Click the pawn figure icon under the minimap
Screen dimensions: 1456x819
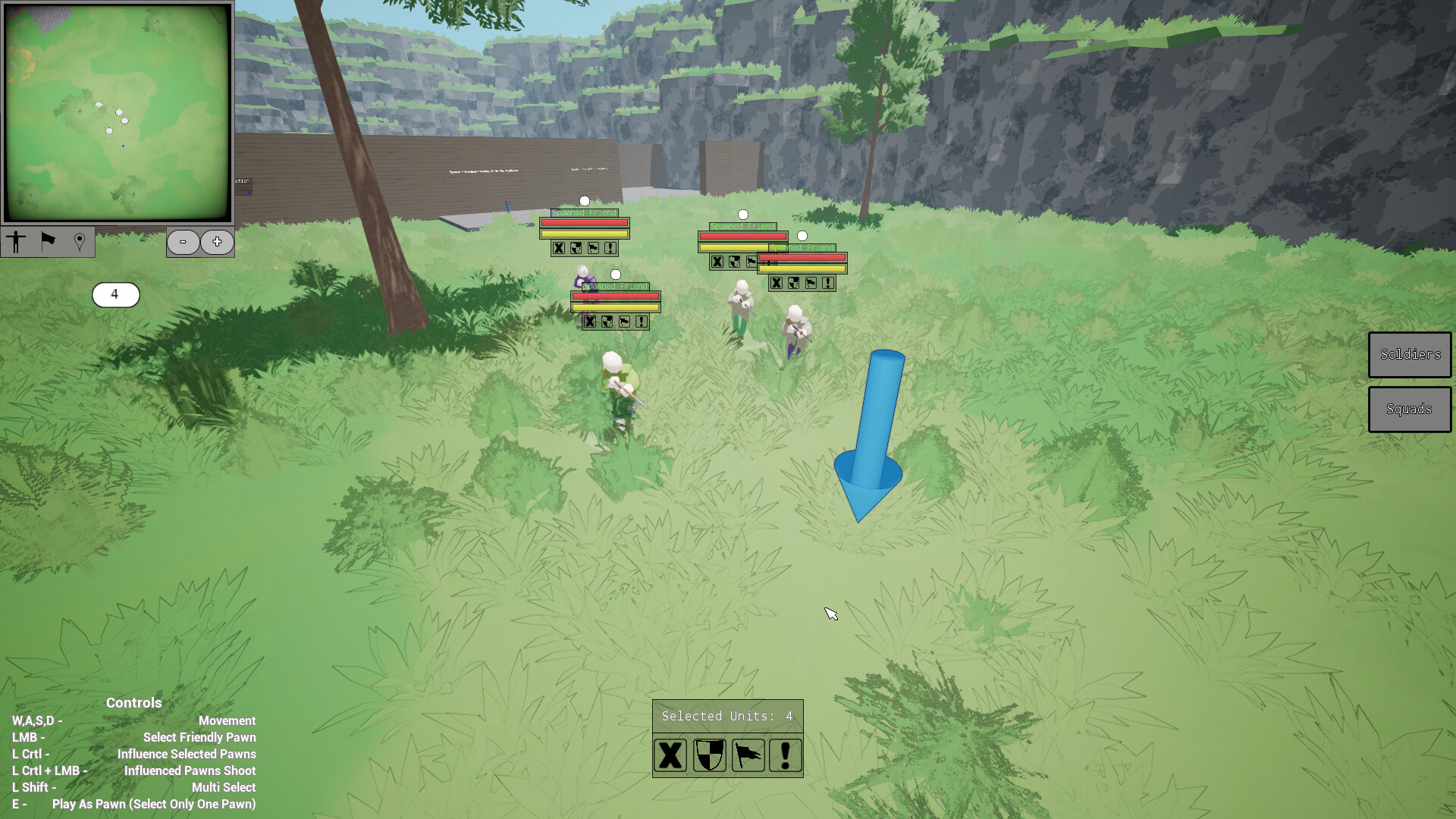point(17,243)
